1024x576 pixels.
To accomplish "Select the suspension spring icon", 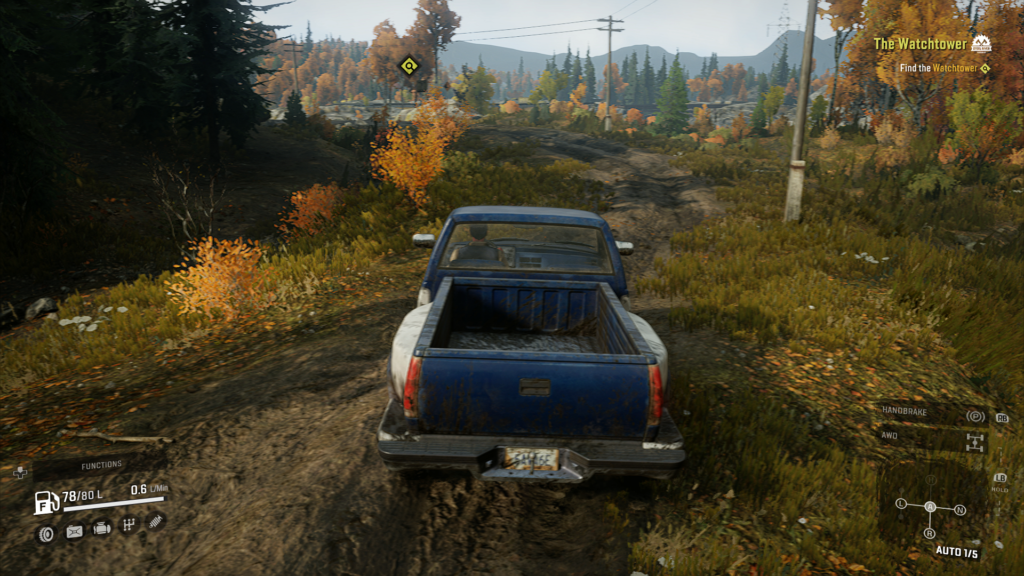I will pyautogui.click(x=155, y=521).
